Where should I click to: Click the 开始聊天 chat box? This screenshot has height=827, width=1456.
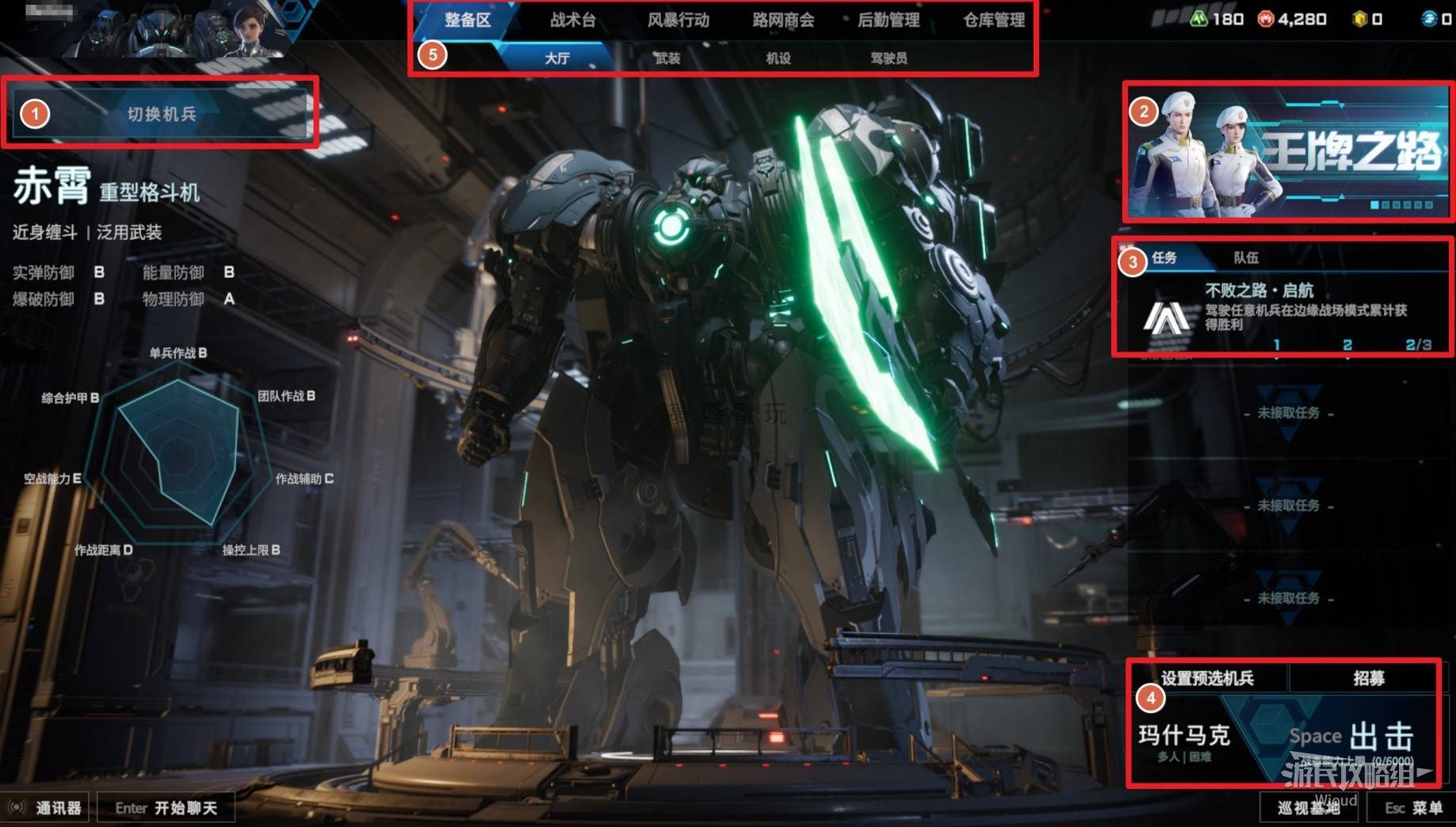click(166, 808)
